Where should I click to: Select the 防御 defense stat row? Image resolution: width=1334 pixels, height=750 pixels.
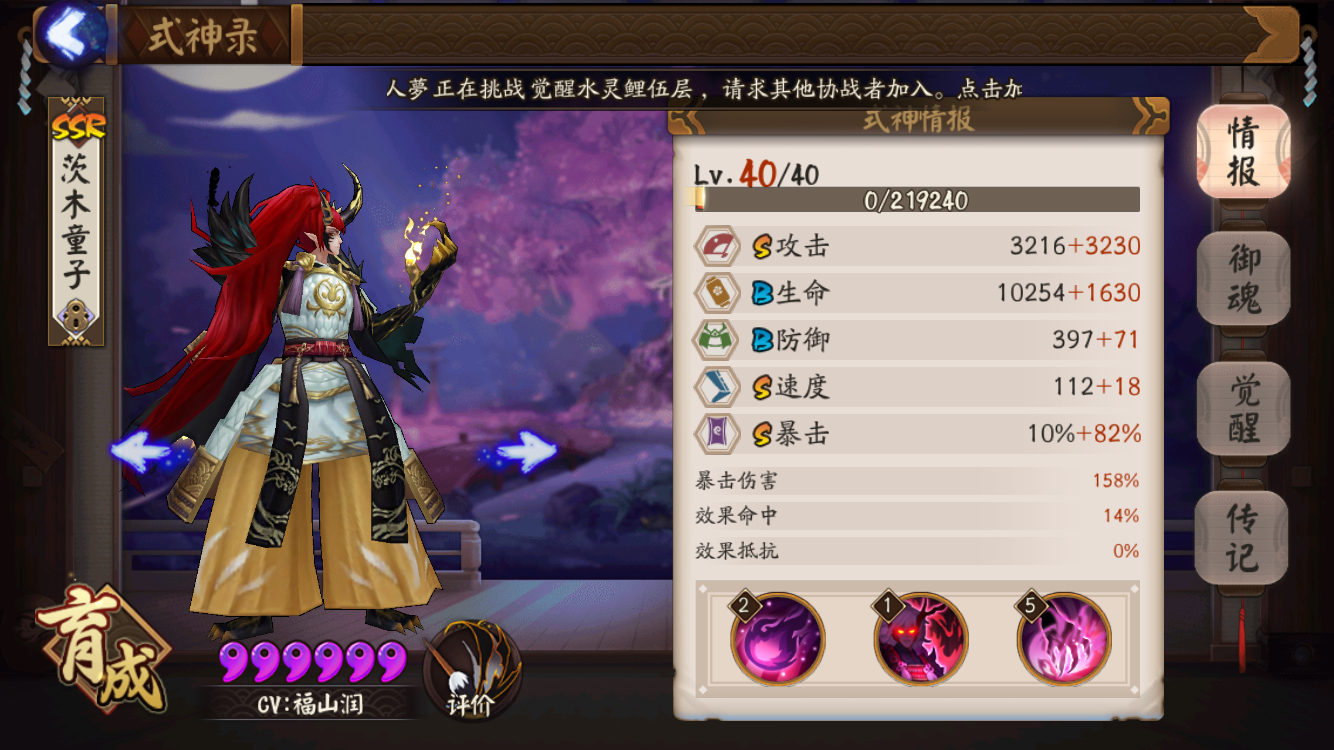click(918, 340)
